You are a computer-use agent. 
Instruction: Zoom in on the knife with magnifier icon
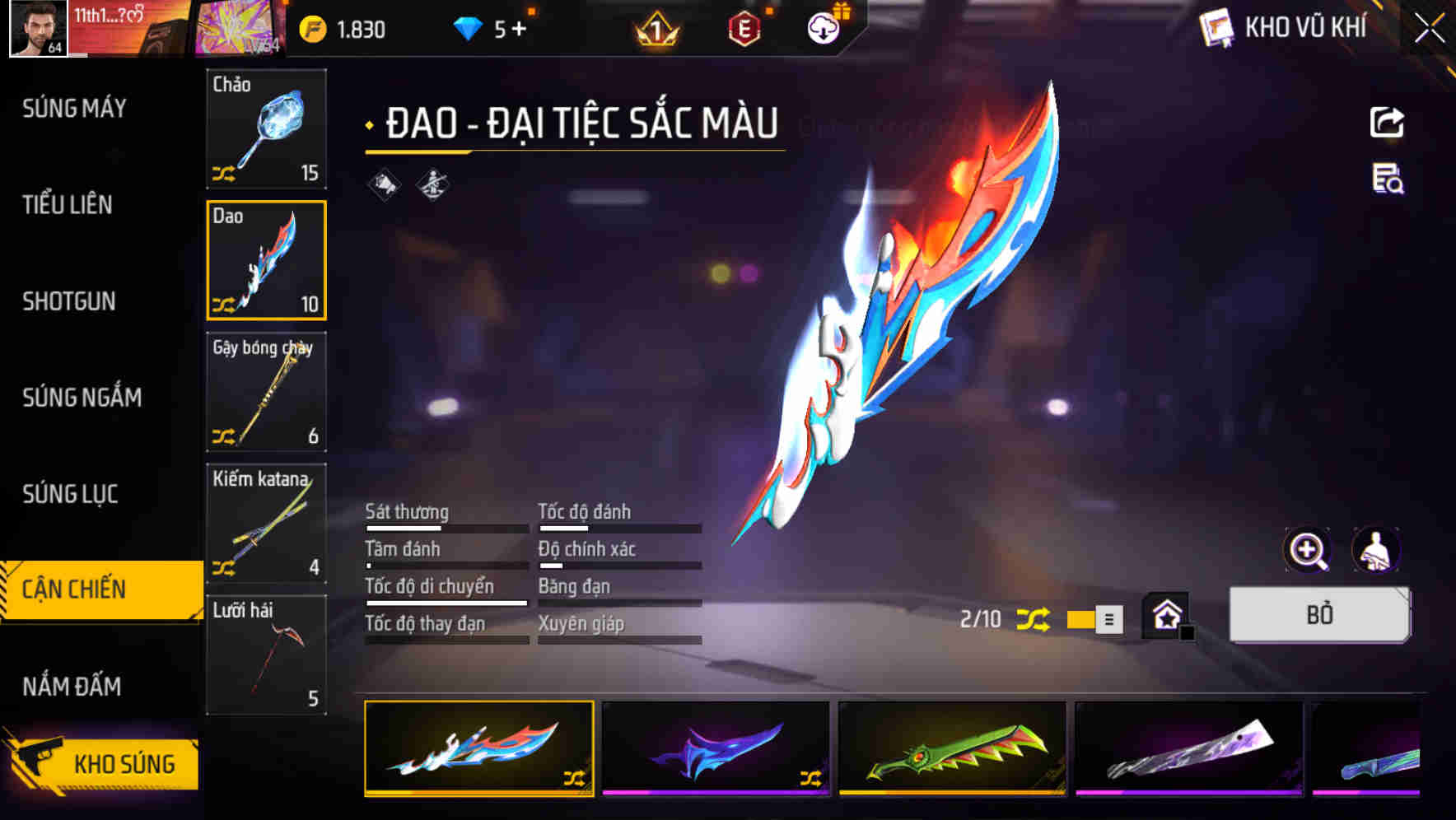[x=1309, y=549]
